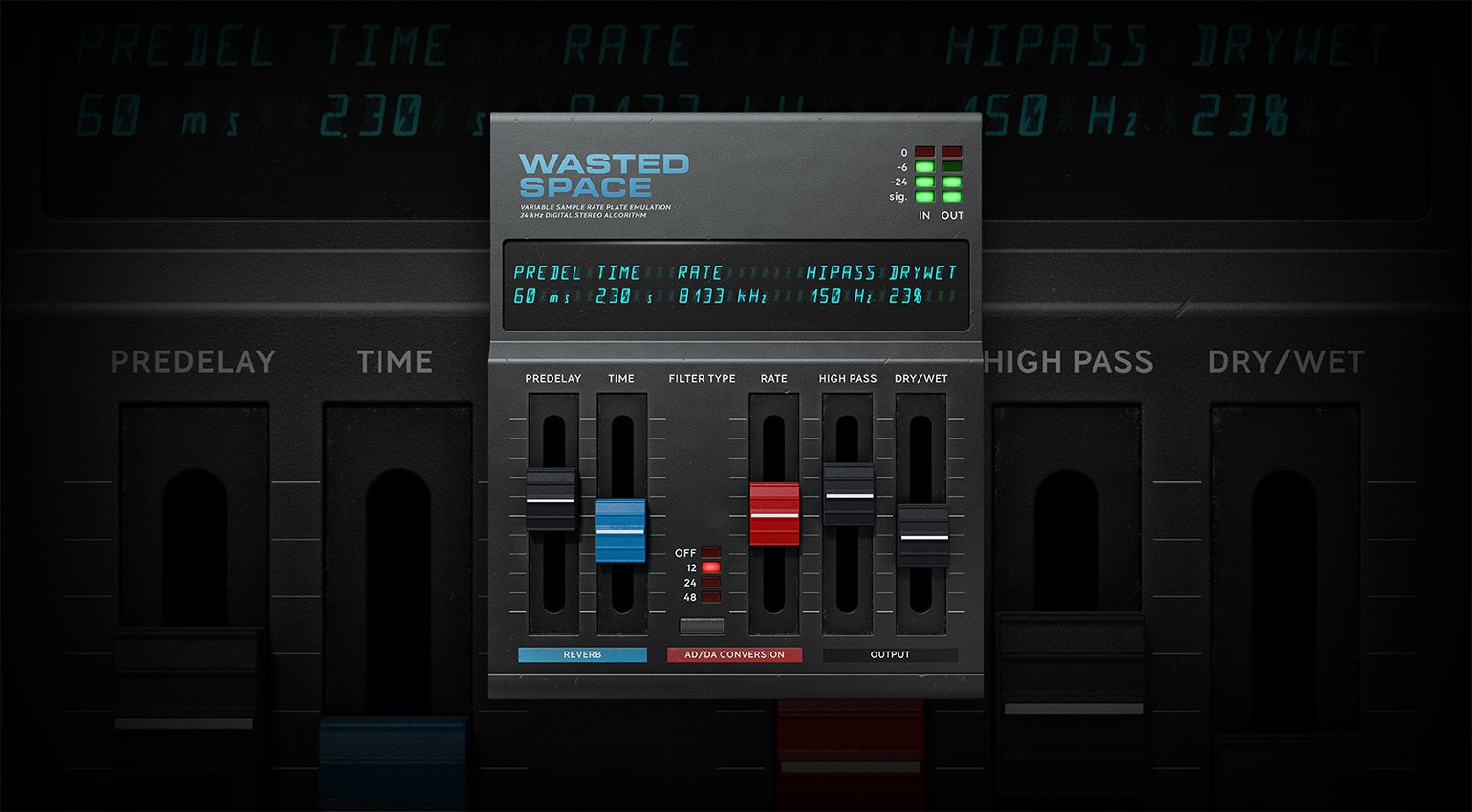Enable the 24 dB filter slope LED
Image resolution: width=1472 pixels, height=812 pixels.
709,581
